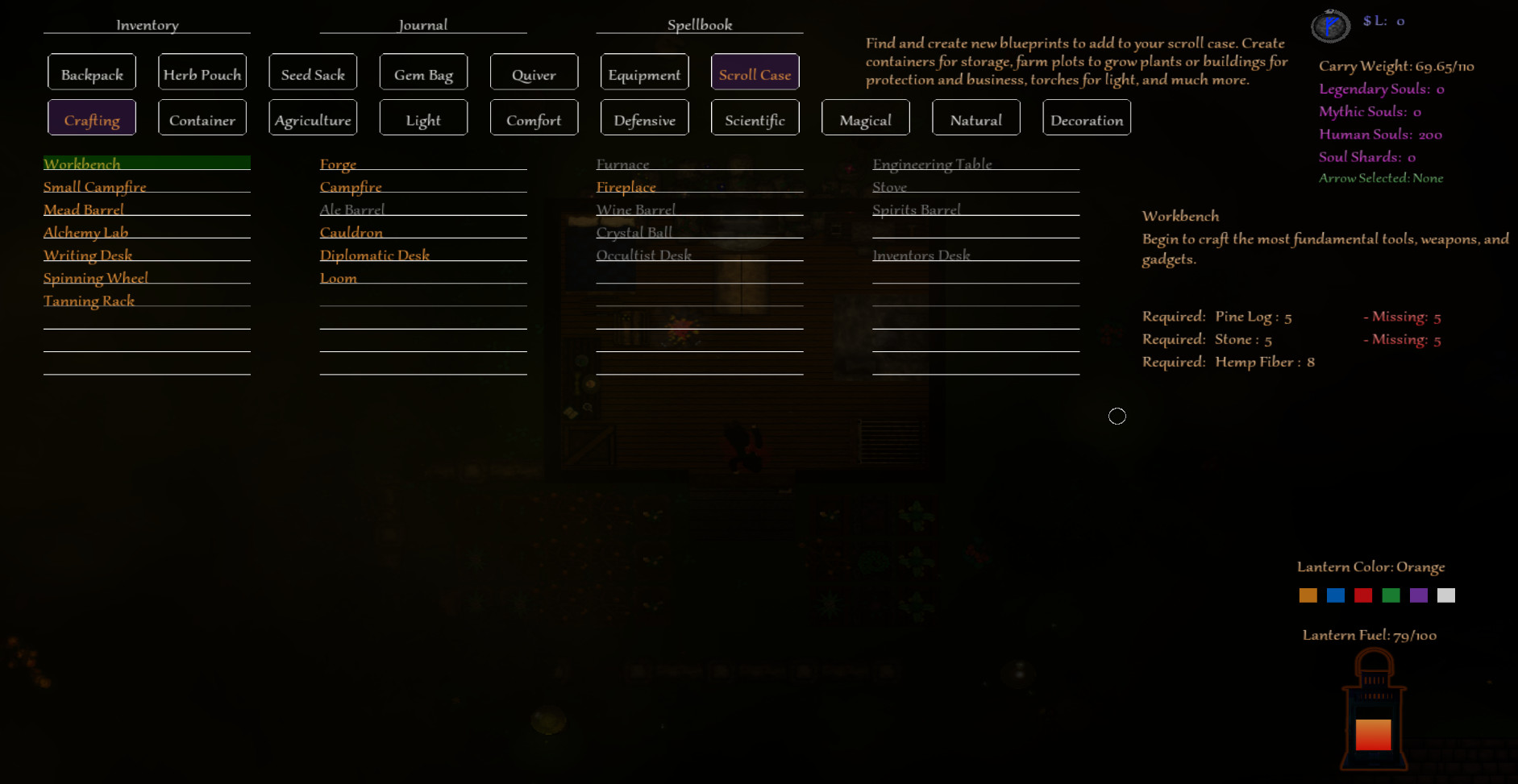Select the blue lantern color swatch

pyautogui.click(x=1335, y=595)
